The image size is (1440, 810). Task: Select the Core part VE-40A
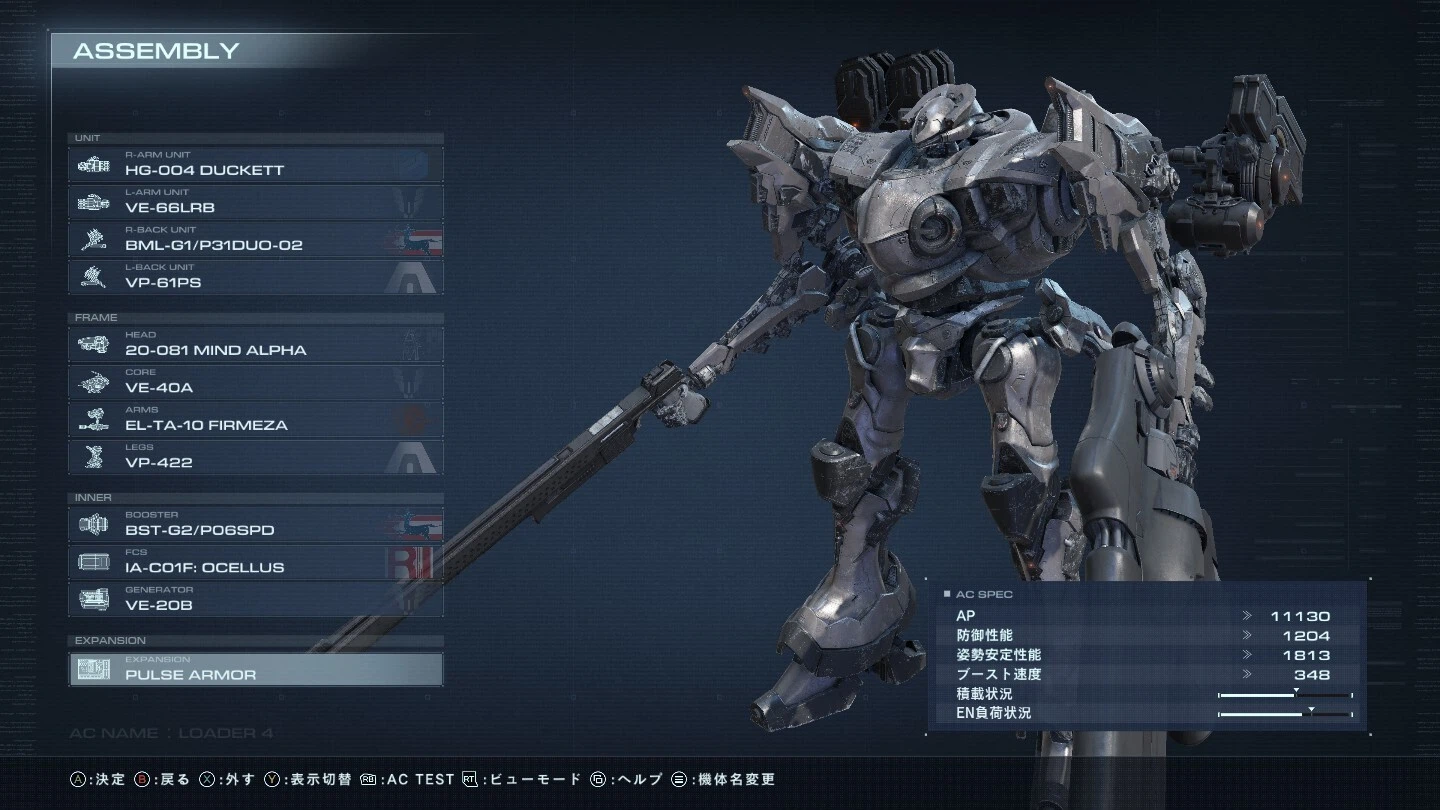click(x=256, y=382)
